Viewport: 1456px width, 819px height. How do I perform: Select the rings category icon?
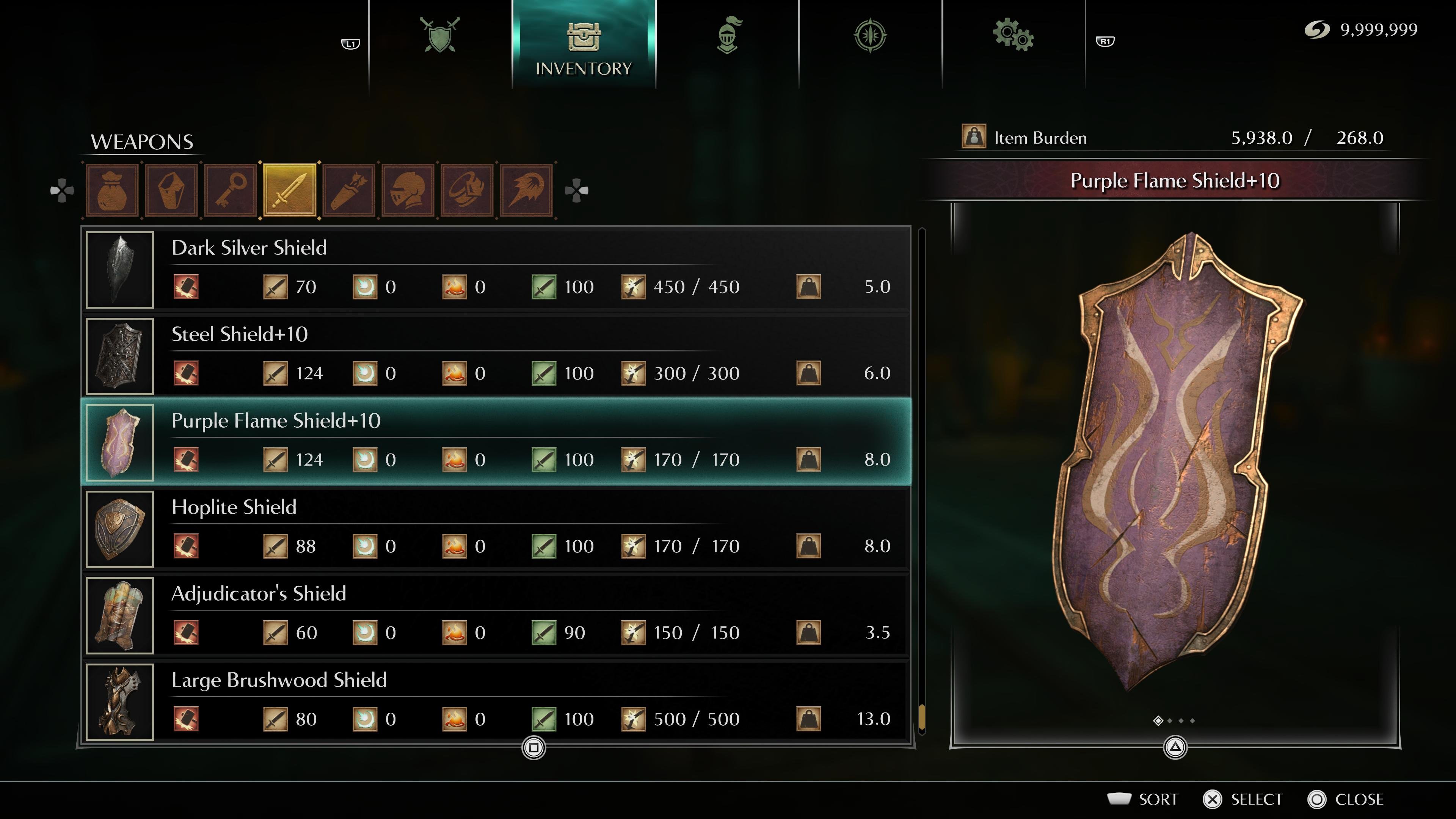coord(467,190)
